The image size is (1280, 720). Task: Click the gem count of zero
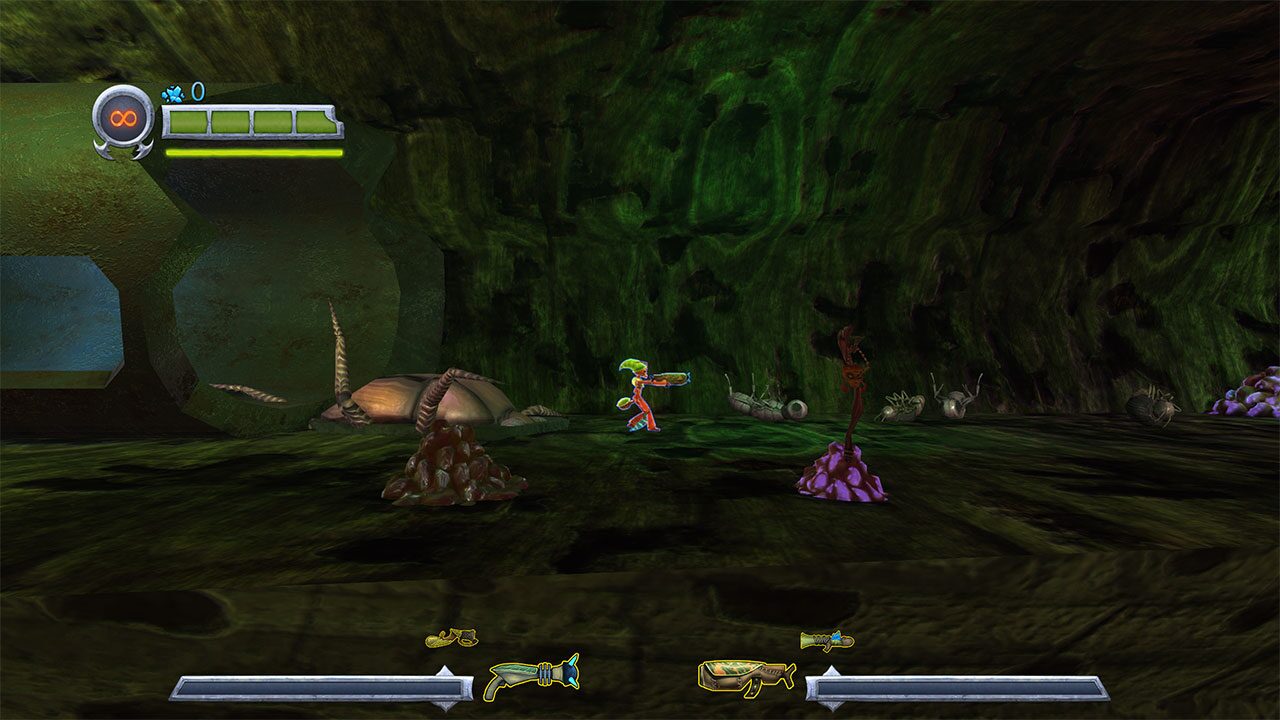click(x=199, y=89)
